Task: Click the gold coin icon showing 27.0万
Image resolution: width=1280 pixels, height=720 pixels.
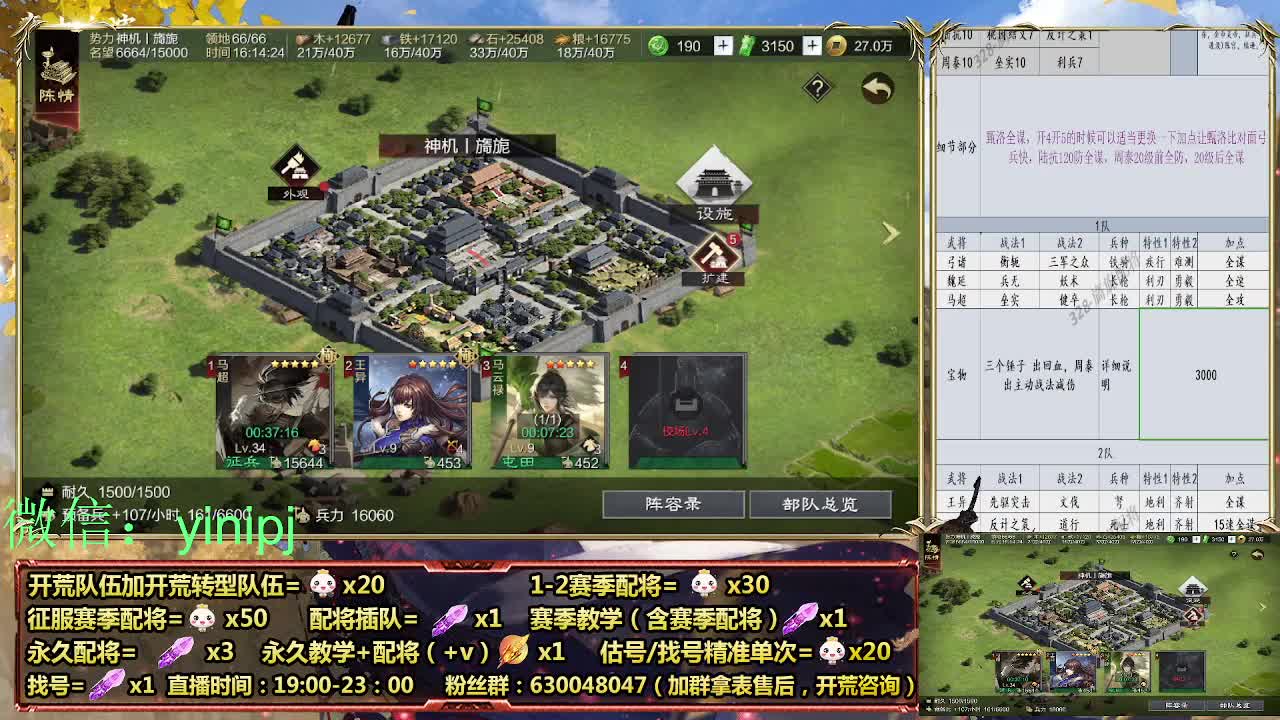Action: 837,45
